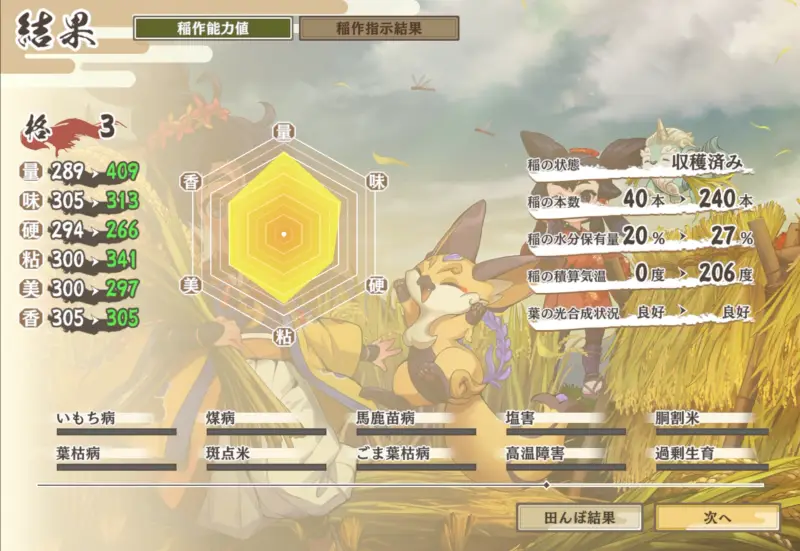Open the 稲作指示結果 tab

coord(379,28)
